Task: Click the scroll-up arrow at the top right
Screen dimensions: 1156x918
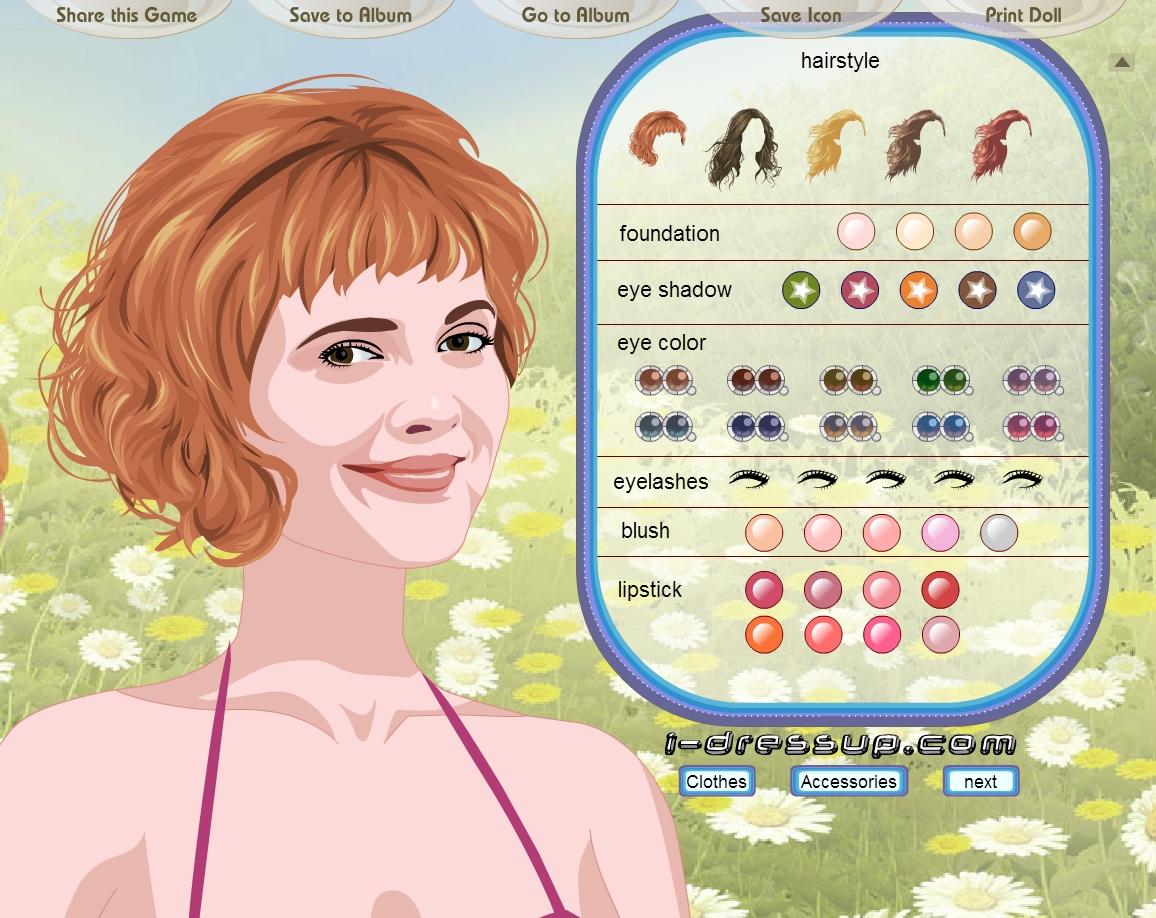Action: pos(1122,62)
